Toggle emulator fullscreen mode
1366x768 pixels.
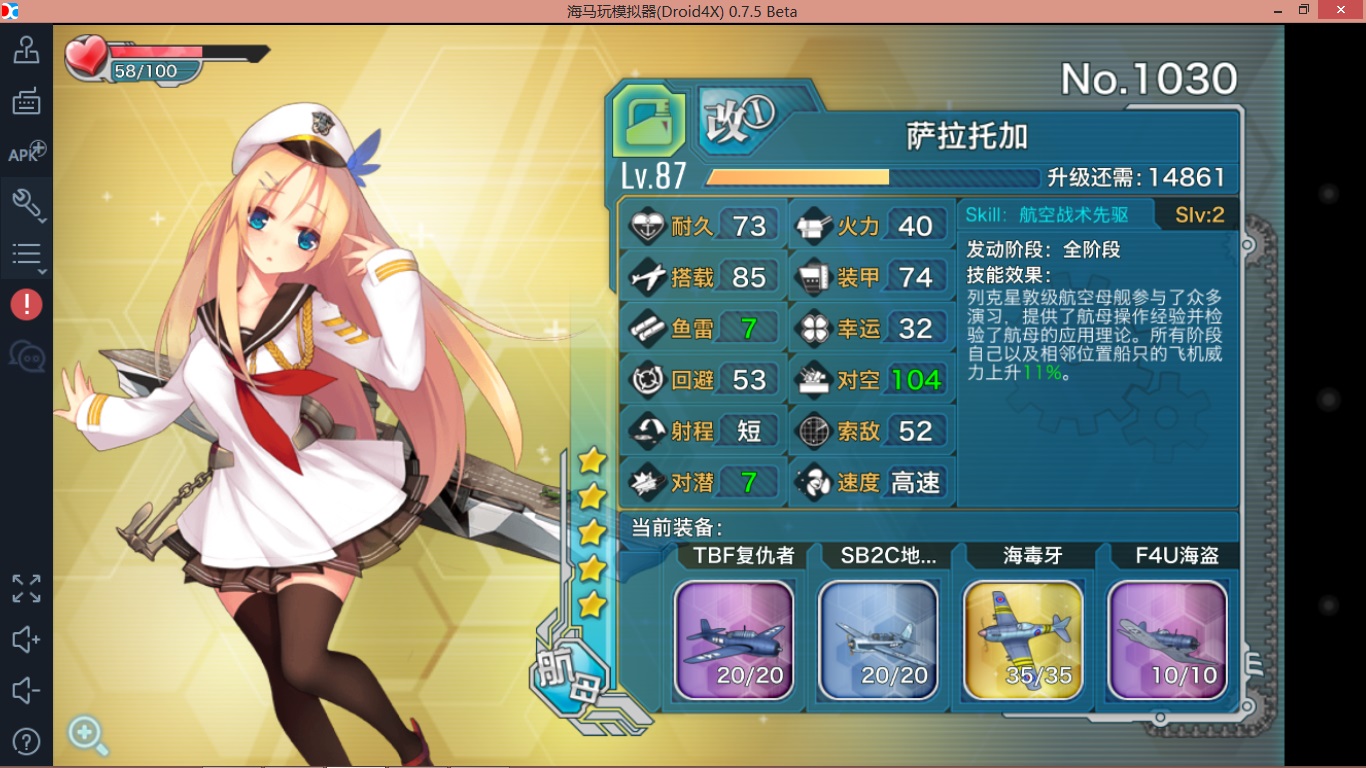(x=26, y=589)
